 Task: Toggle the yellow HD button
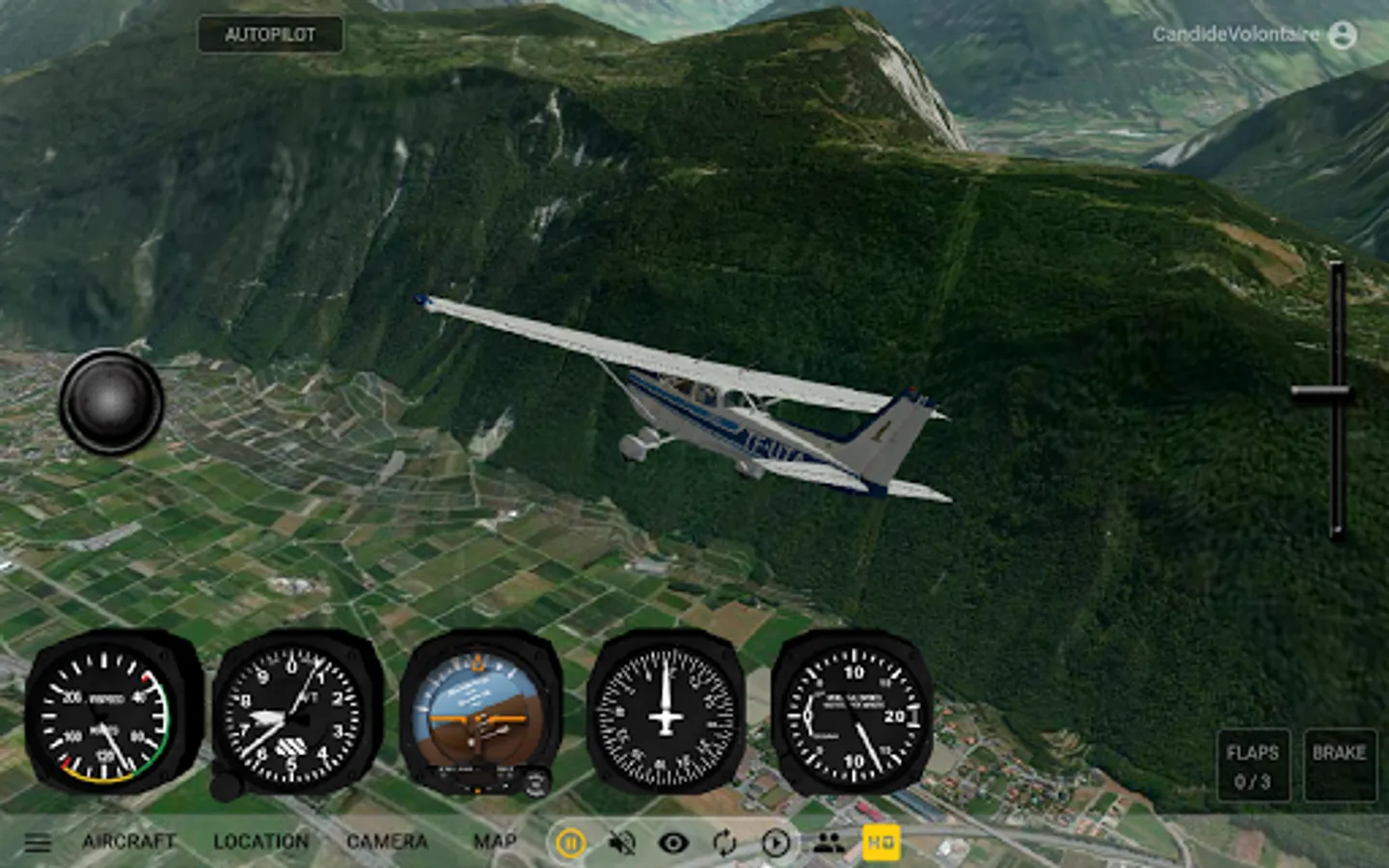(881, 843)
